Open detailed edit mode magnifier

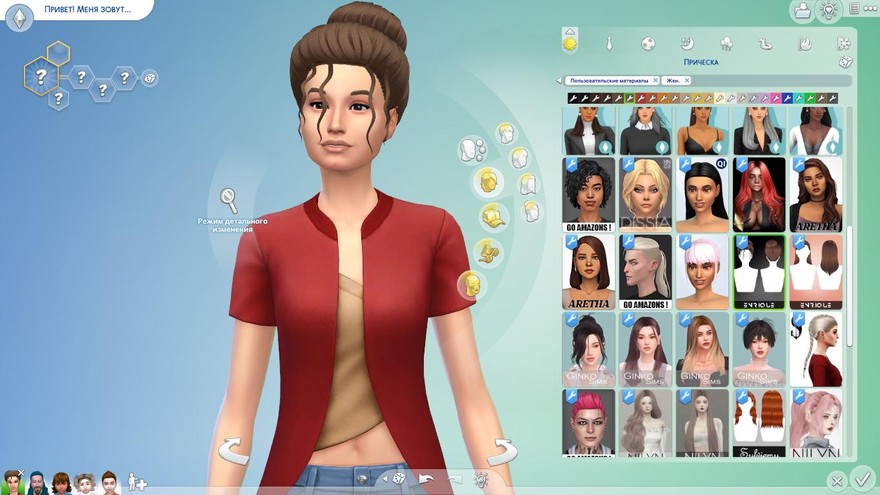pyautogui.click(x=229, y=199)
